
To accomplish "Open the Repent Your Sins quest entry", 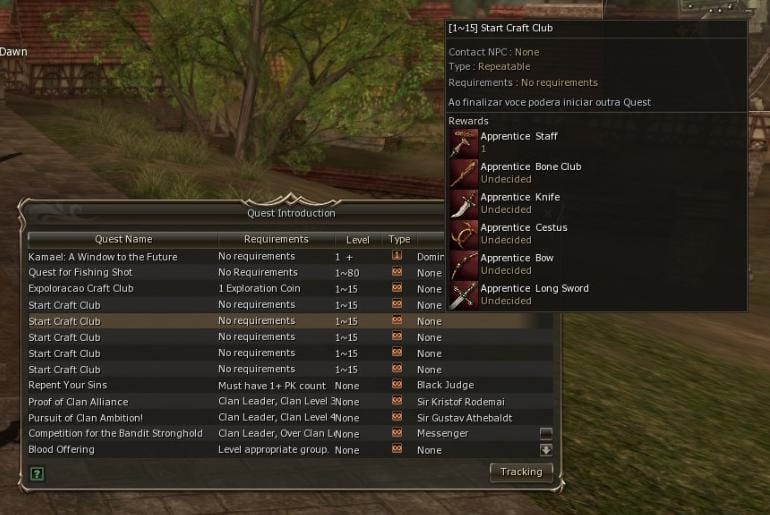I will pyautogui.click(x=68, y=385).
